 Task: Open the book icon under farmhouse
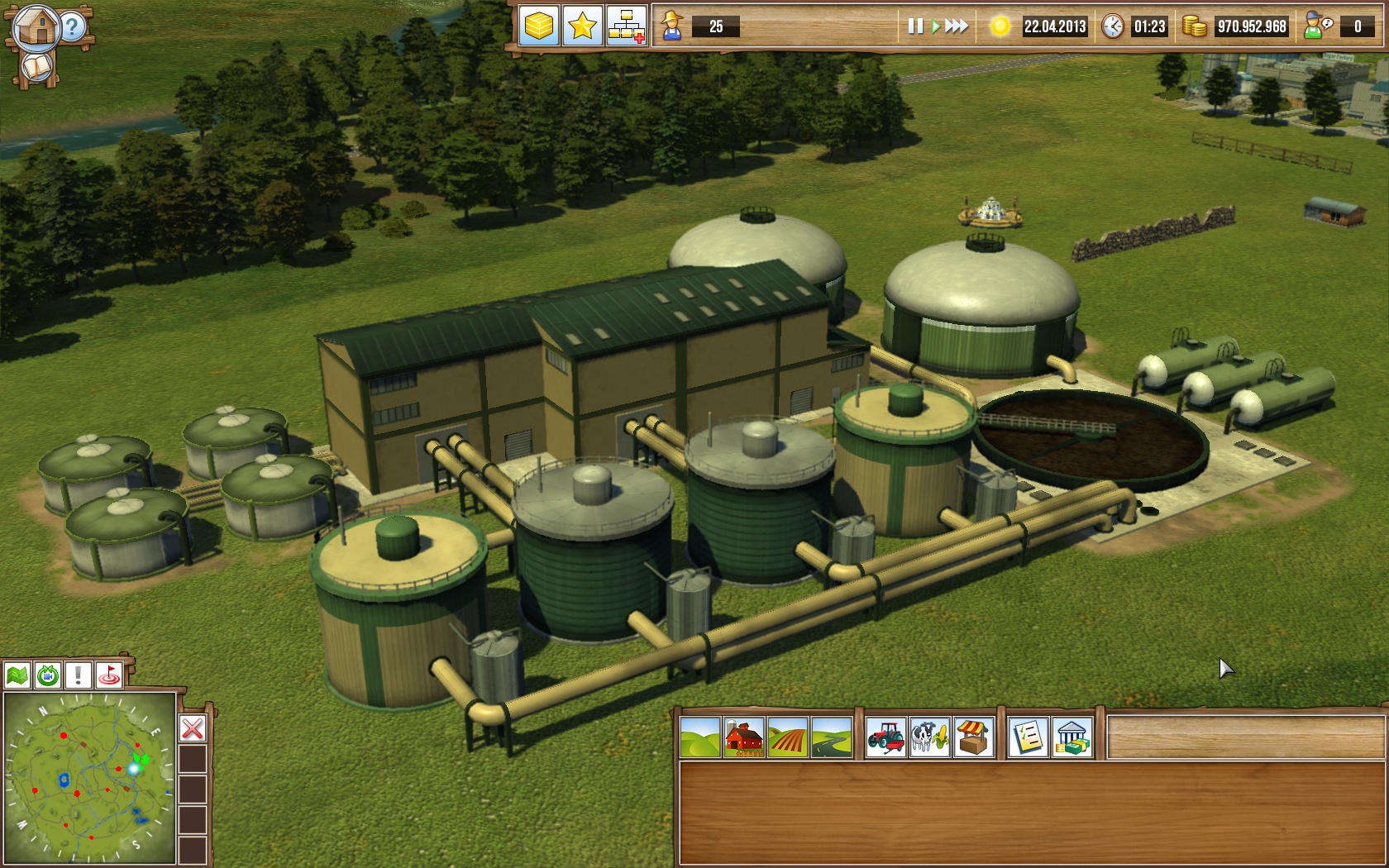(x=36, y=68)
